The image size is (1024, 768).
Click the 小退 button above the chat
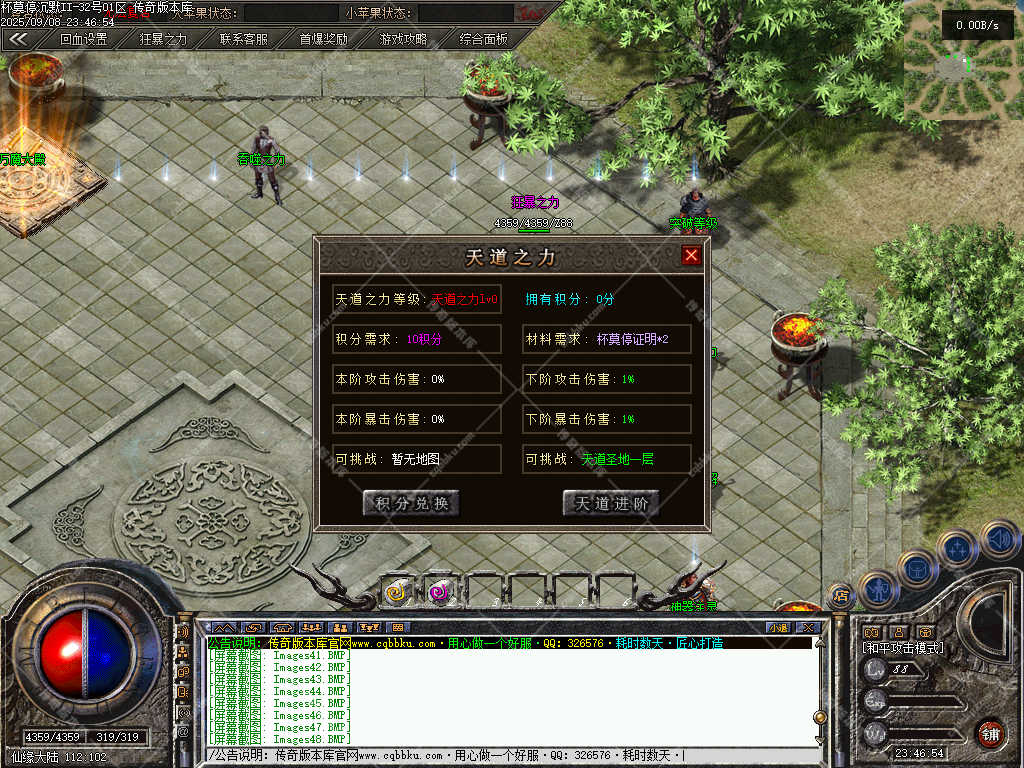pyautogui.click(x=778, y=628)
